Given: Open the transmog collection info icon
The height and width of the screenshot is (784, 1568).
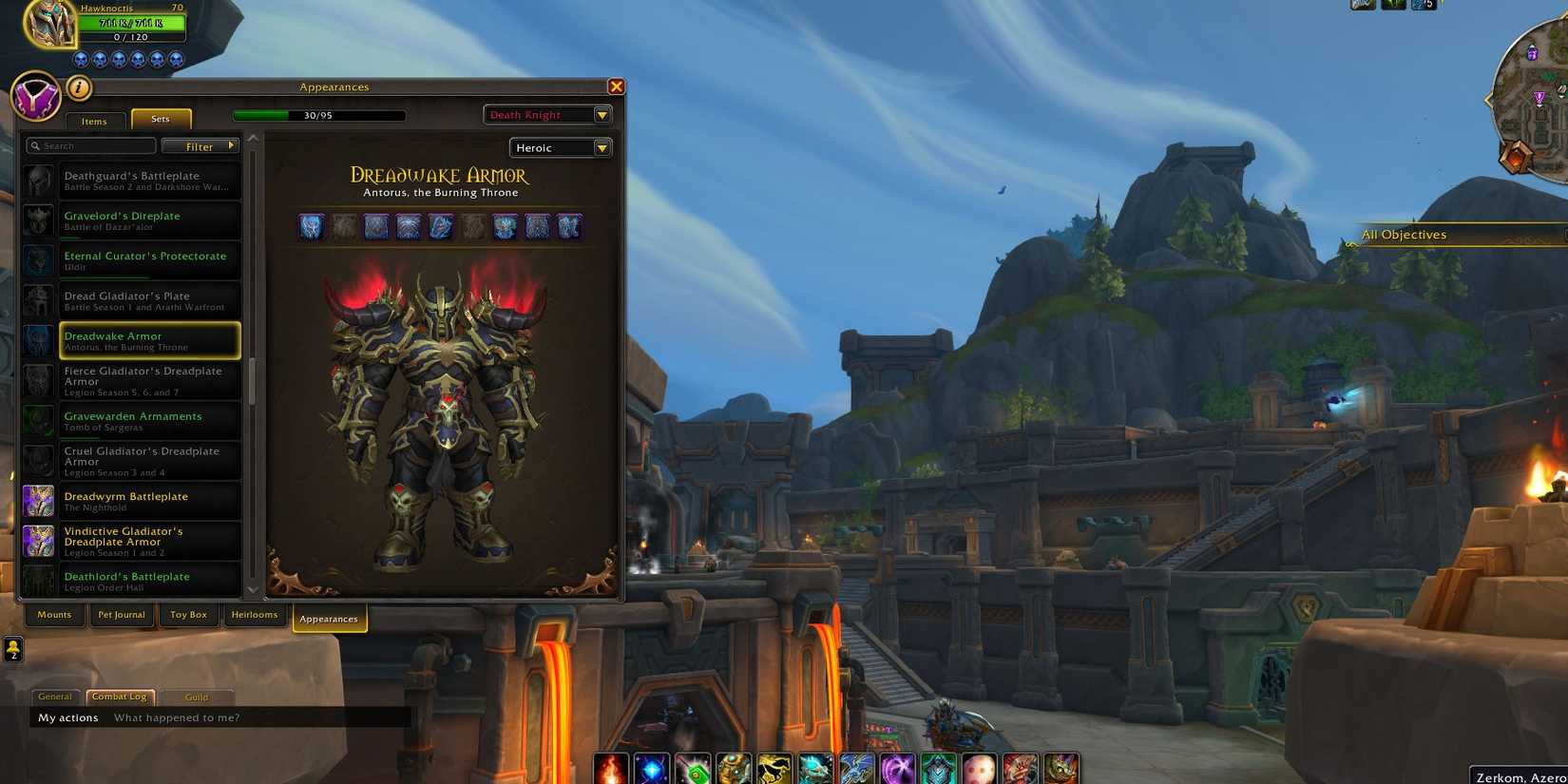Looking at the screenshot, I should point(80,87).
